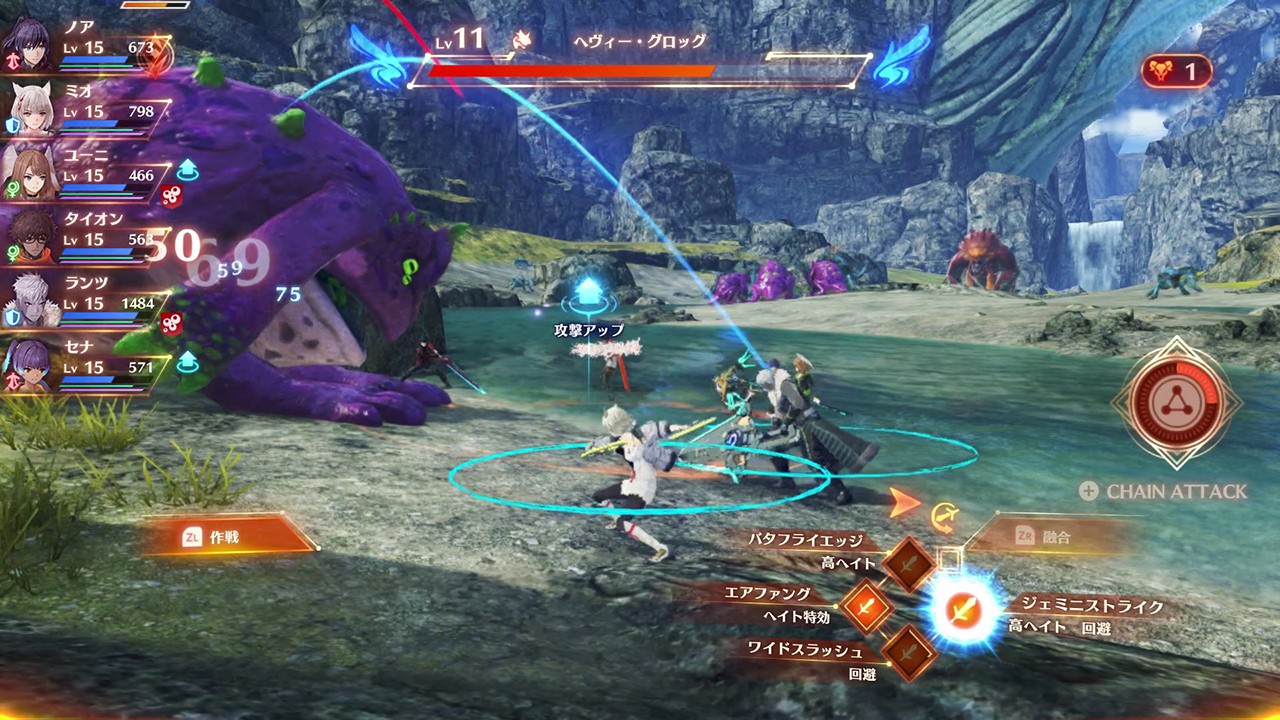
Task: Activate the glowing ジェミニストライク talent art
Action: [x=963, y=611]
